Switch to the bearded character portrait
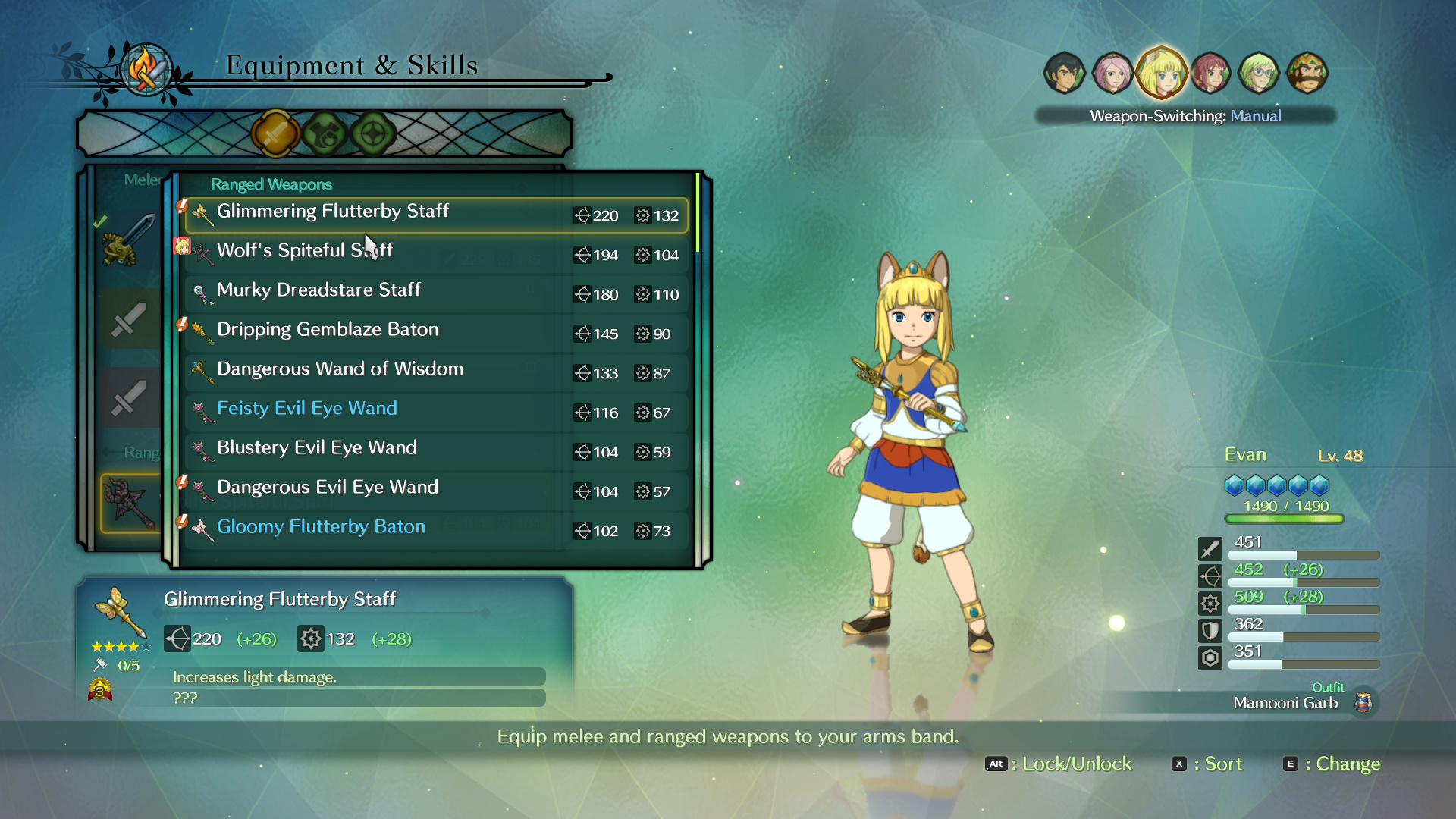This screenshot has height=819, width=1456. click(x=1307, y=74)
